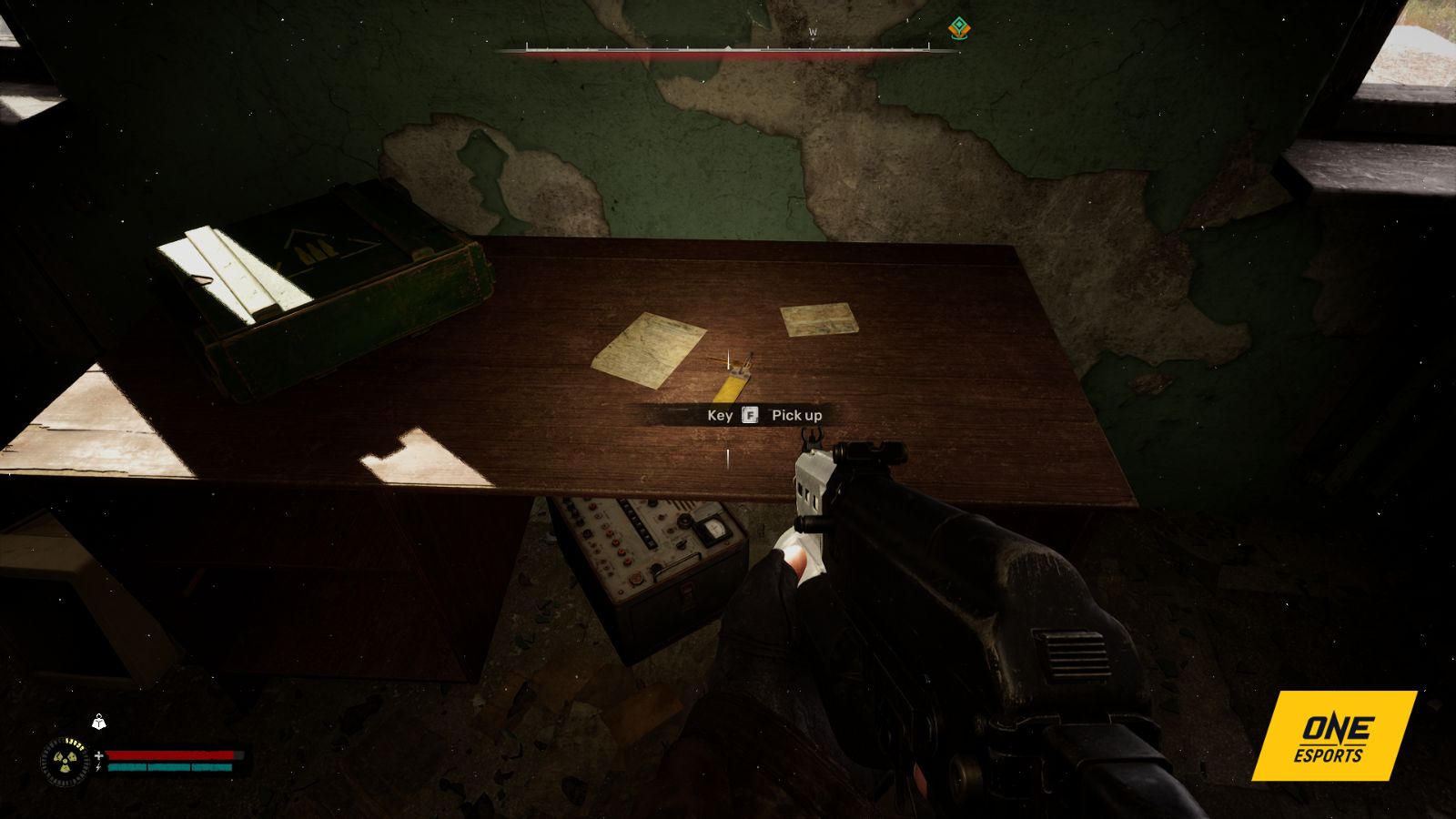Screen dimensions: 1456x819
Task: Click the health cross icon
Action: tap(98, 755)
